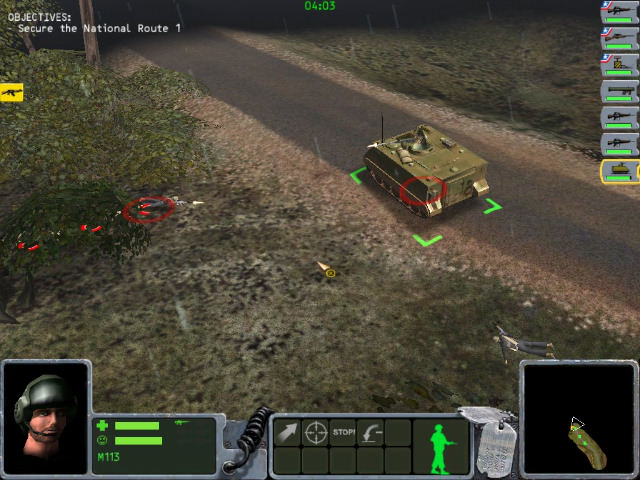Activate the move arrow command
This screenshot has height=480, width=640.
click(287, 433)
